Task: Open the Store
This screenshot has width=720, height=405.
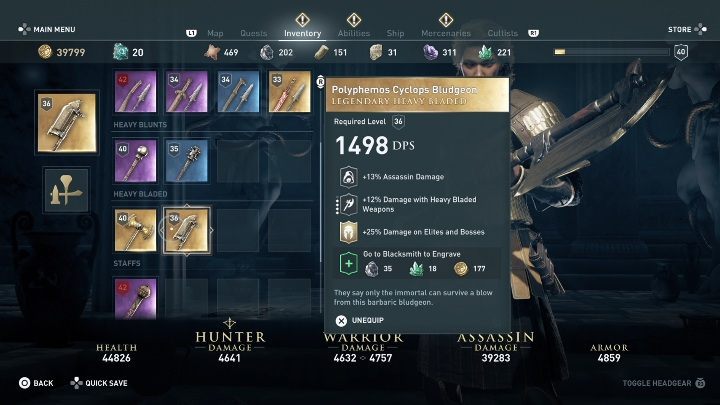Action: click(x=680, y=30)
